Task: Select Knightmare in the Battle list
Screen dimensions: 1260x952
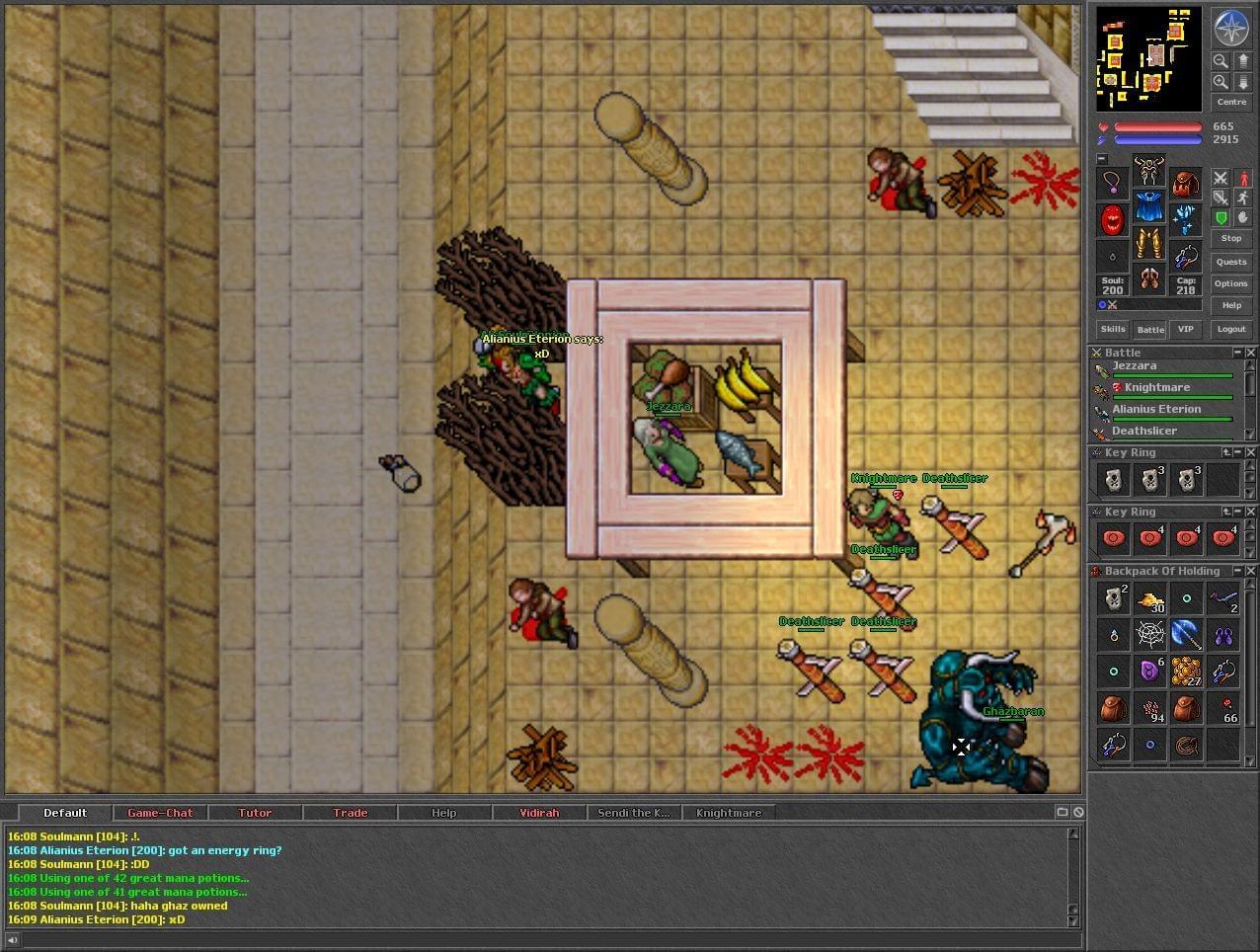Action: [1156, 388]
